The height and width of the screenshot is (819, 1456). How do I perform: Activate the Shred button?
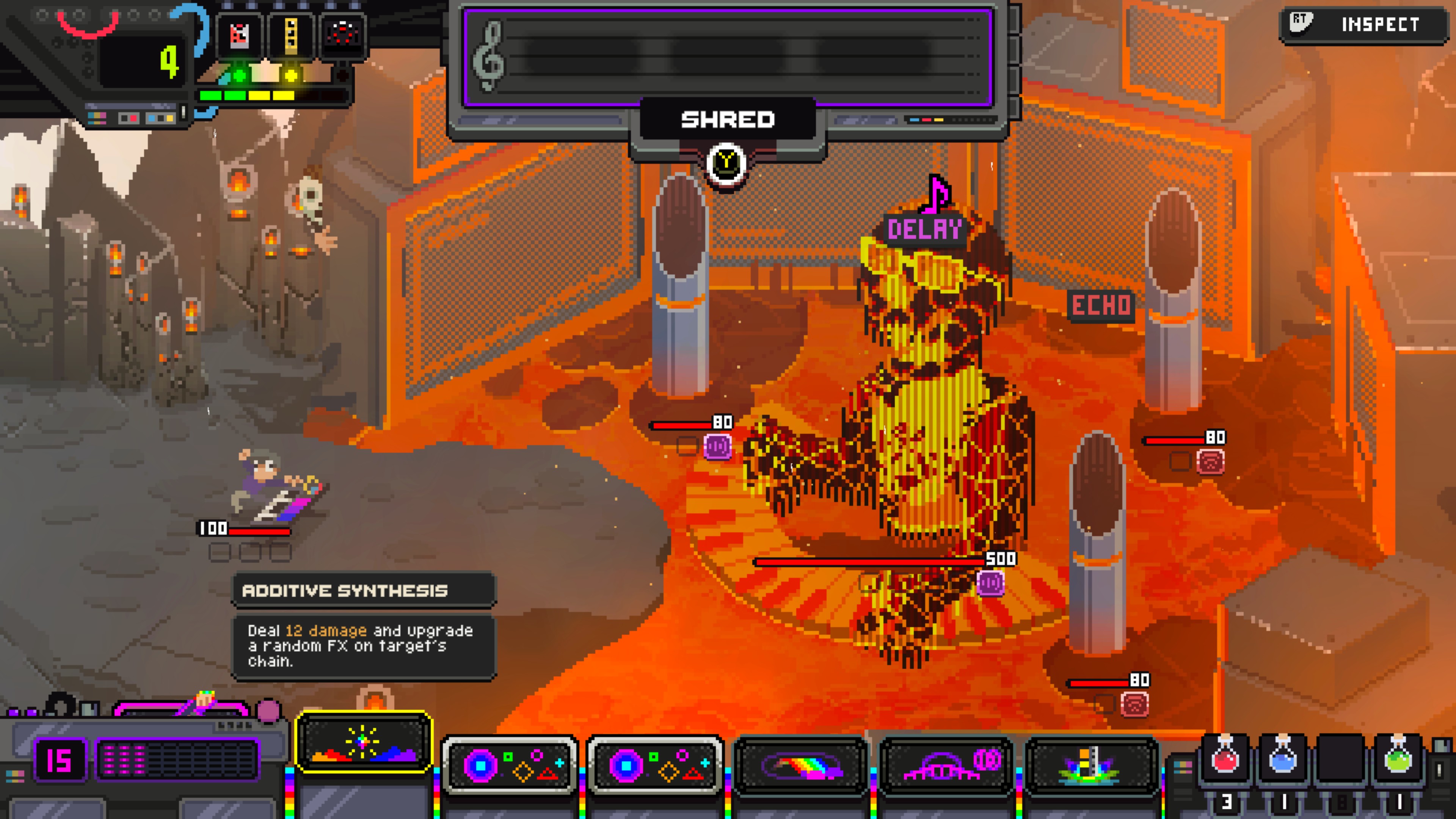coord(728,120)
